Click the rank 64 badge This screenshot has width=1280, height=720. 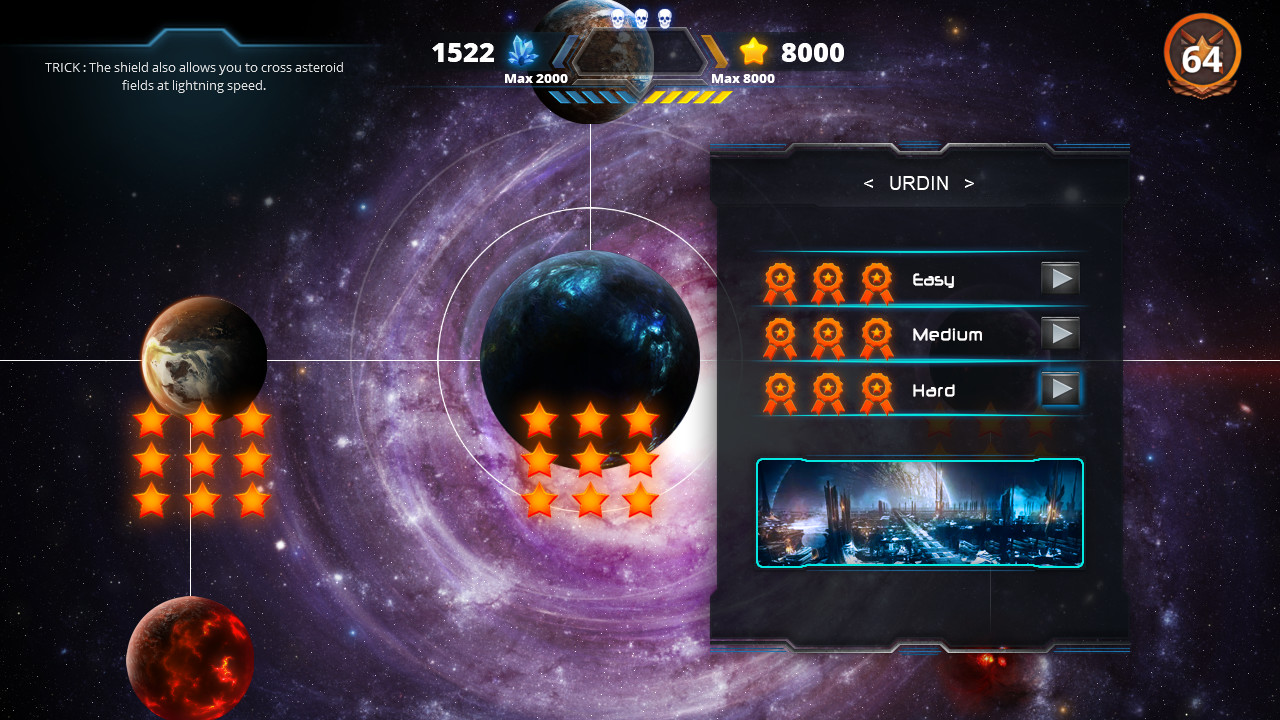1202,57
